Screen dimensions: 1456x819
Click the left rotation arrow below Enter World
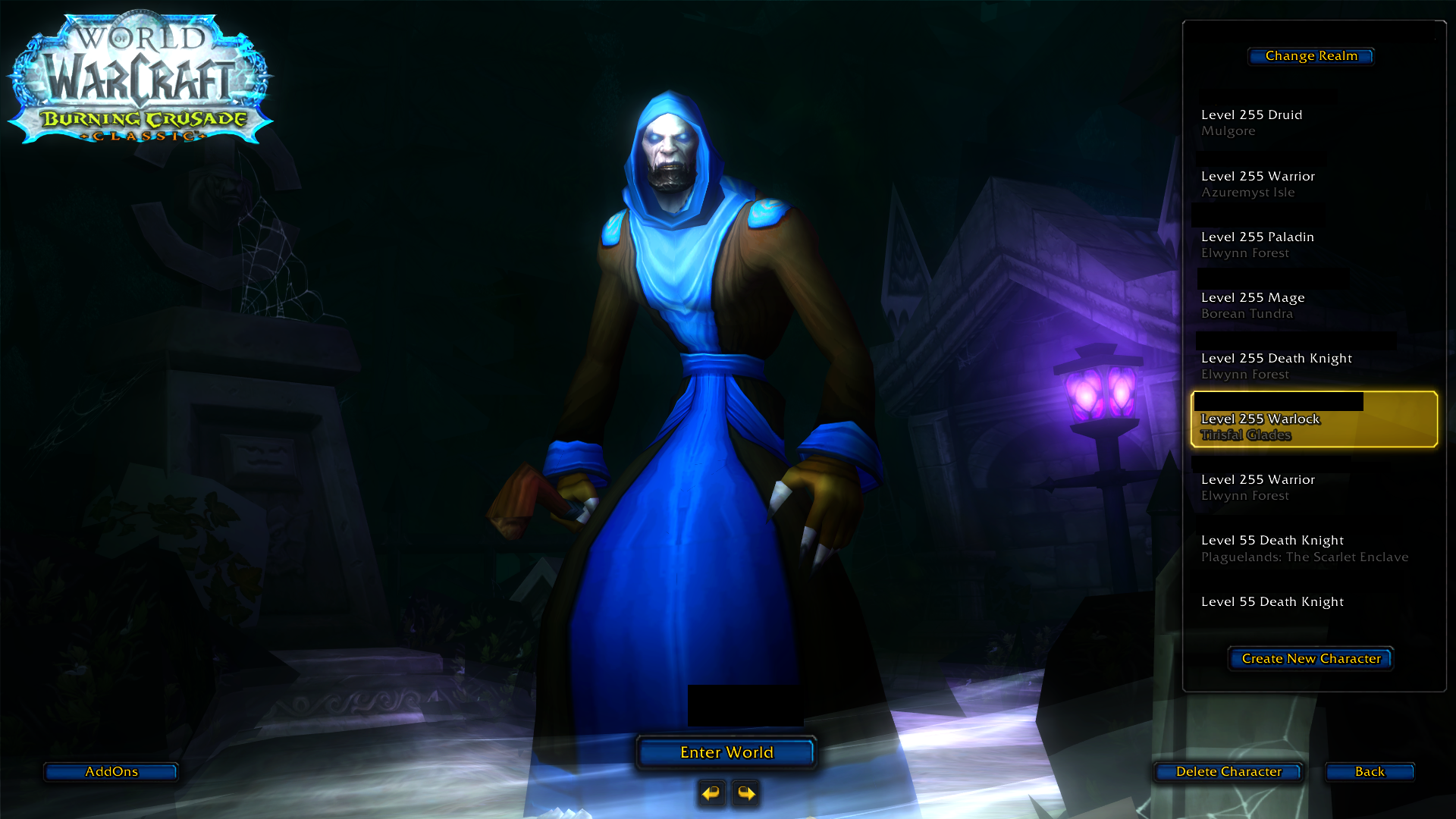(x=711, y=793)
